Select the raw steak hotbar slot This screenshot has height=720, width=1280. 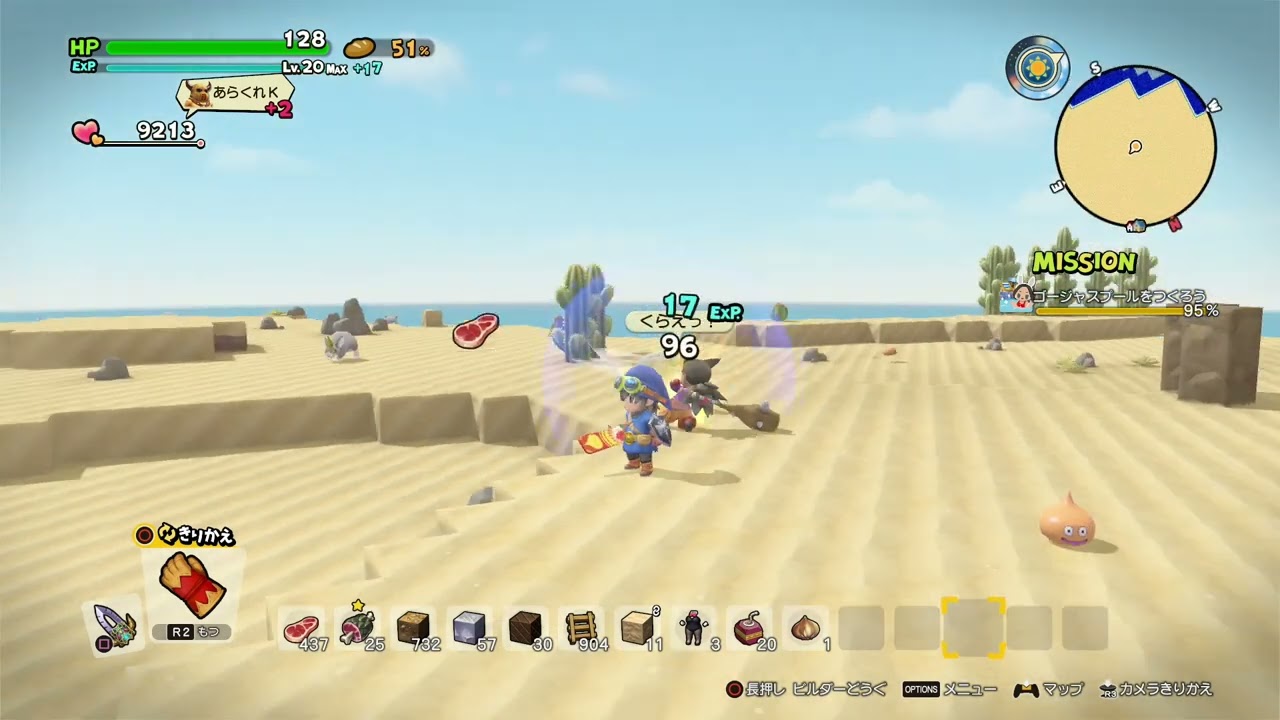301,629
